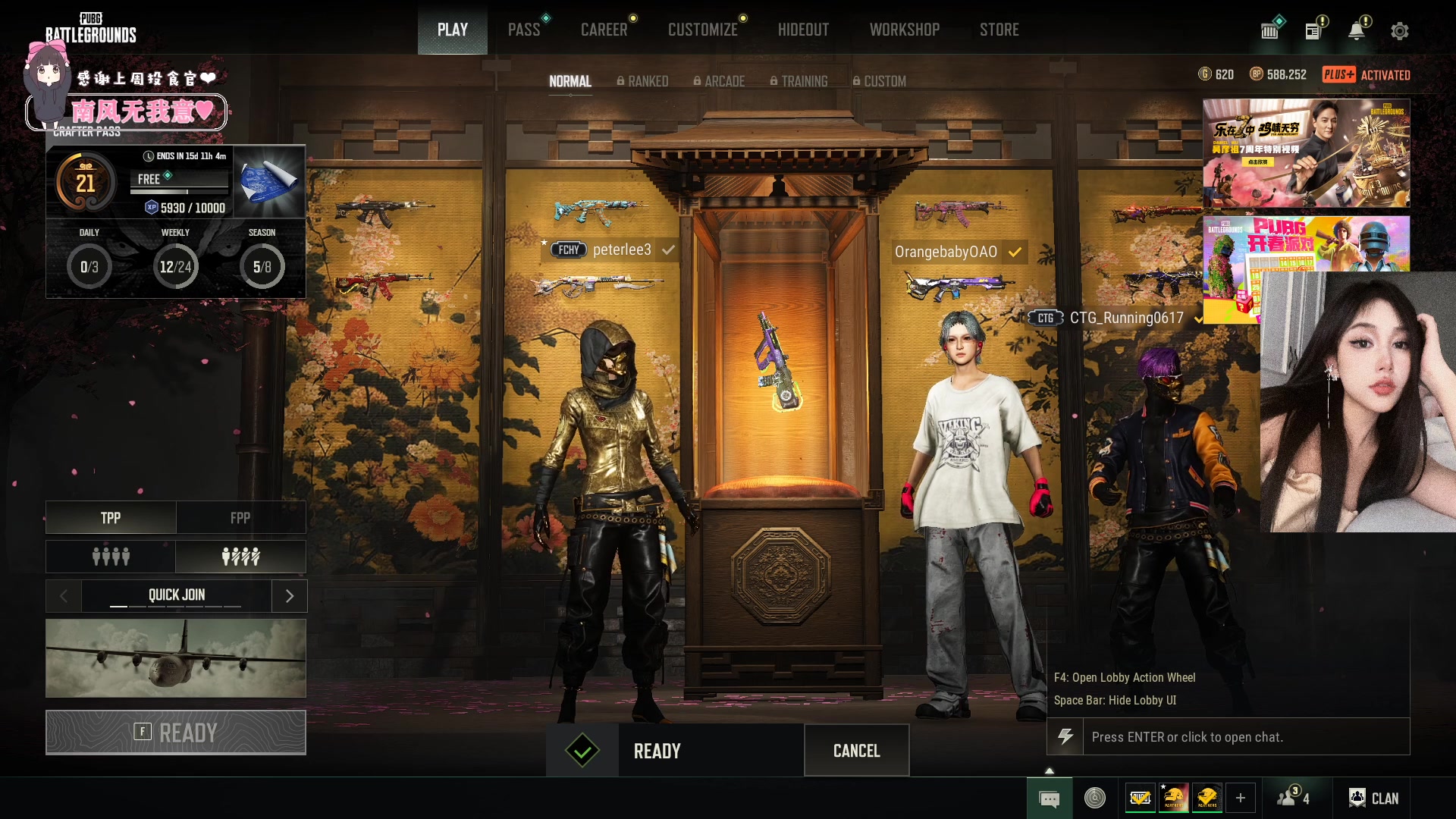Open the Workshop tab
Screen dimensions: 1456x819
904,30
